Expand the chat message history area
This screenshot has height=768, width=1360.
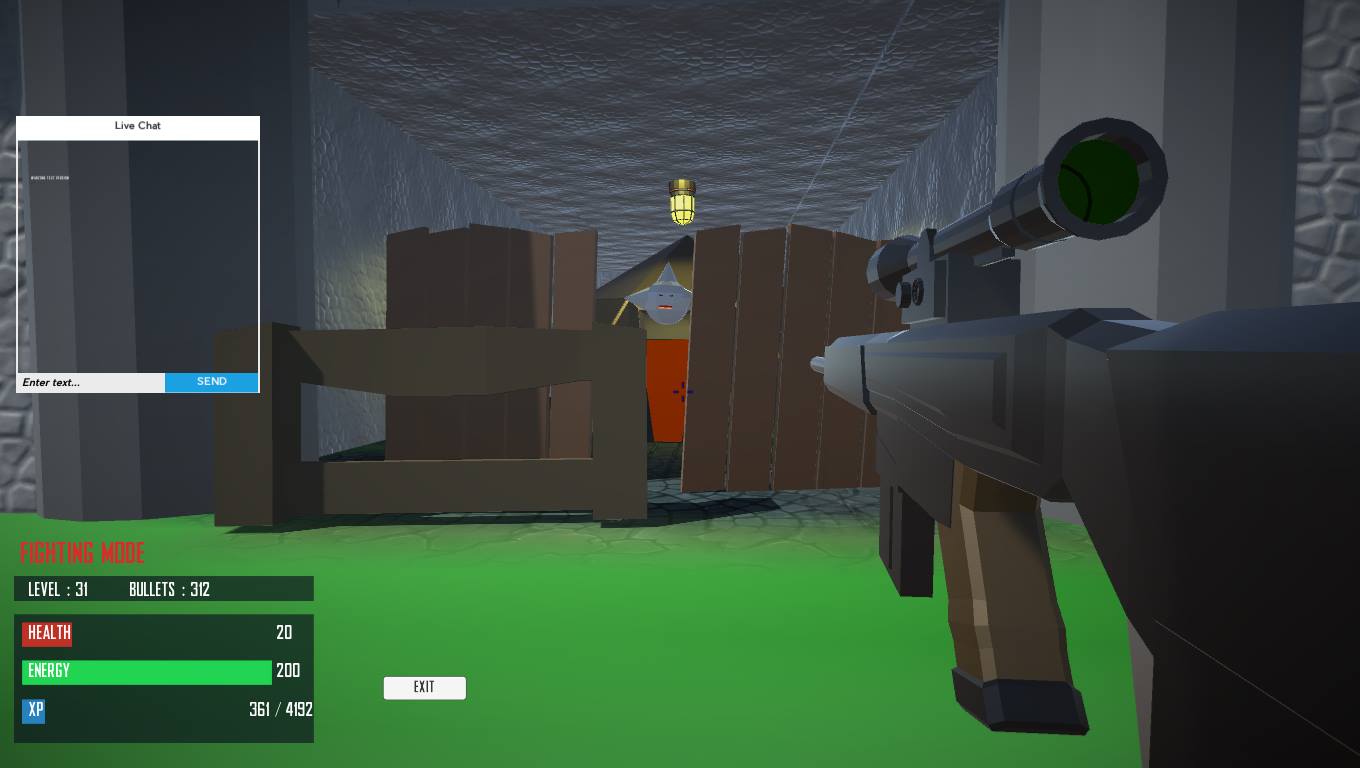137,255
